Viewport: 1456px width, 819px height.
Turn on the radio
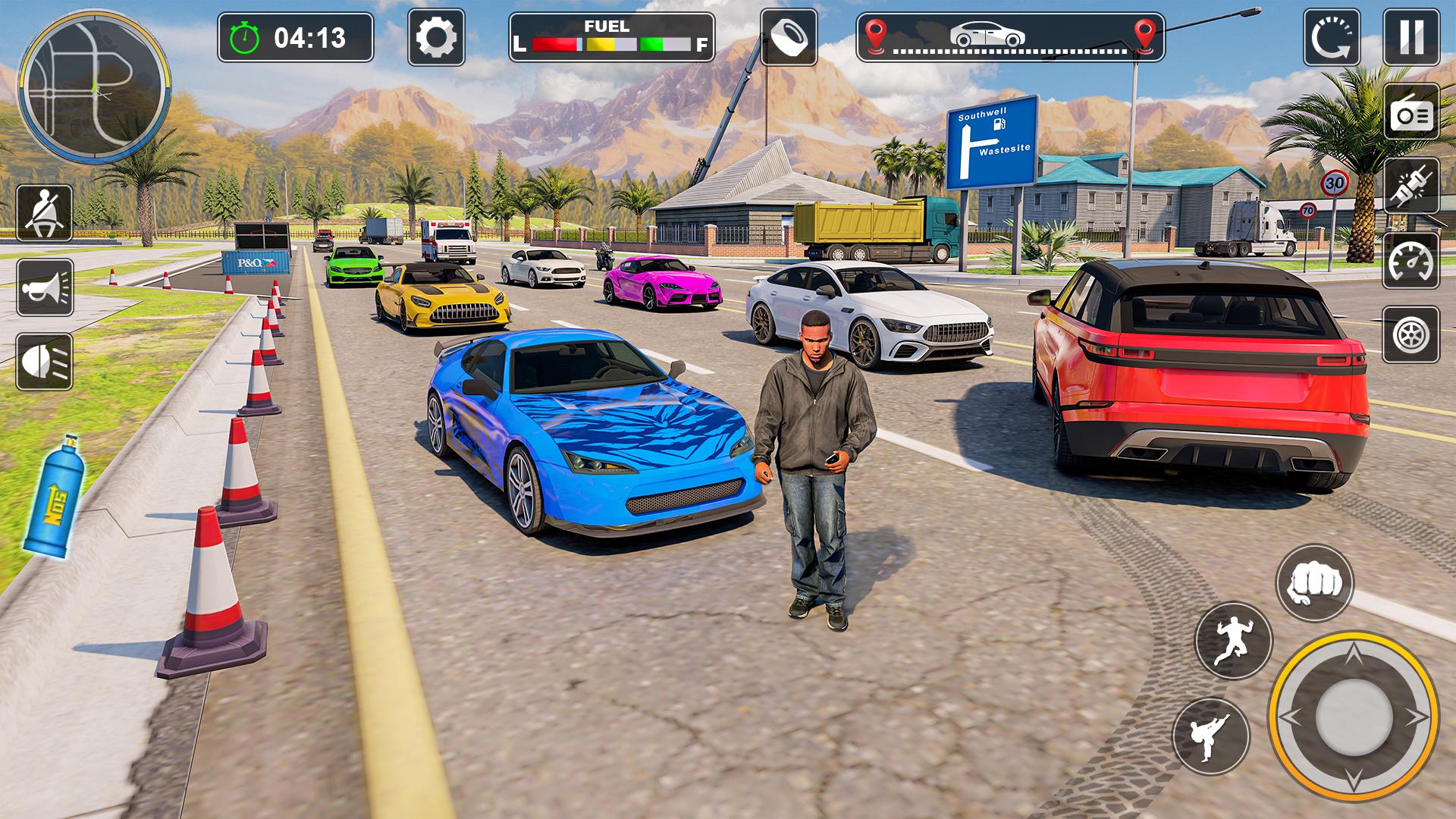1411,112
